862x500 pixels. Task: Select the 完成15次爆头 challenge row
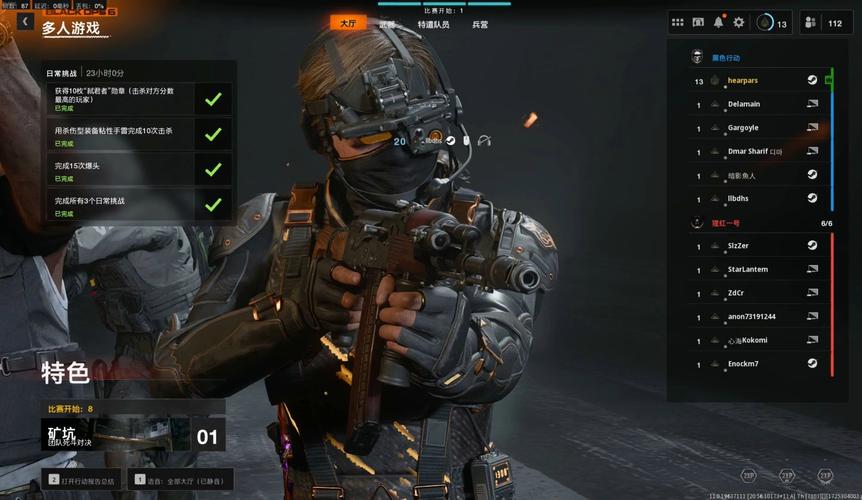[142, 169]
